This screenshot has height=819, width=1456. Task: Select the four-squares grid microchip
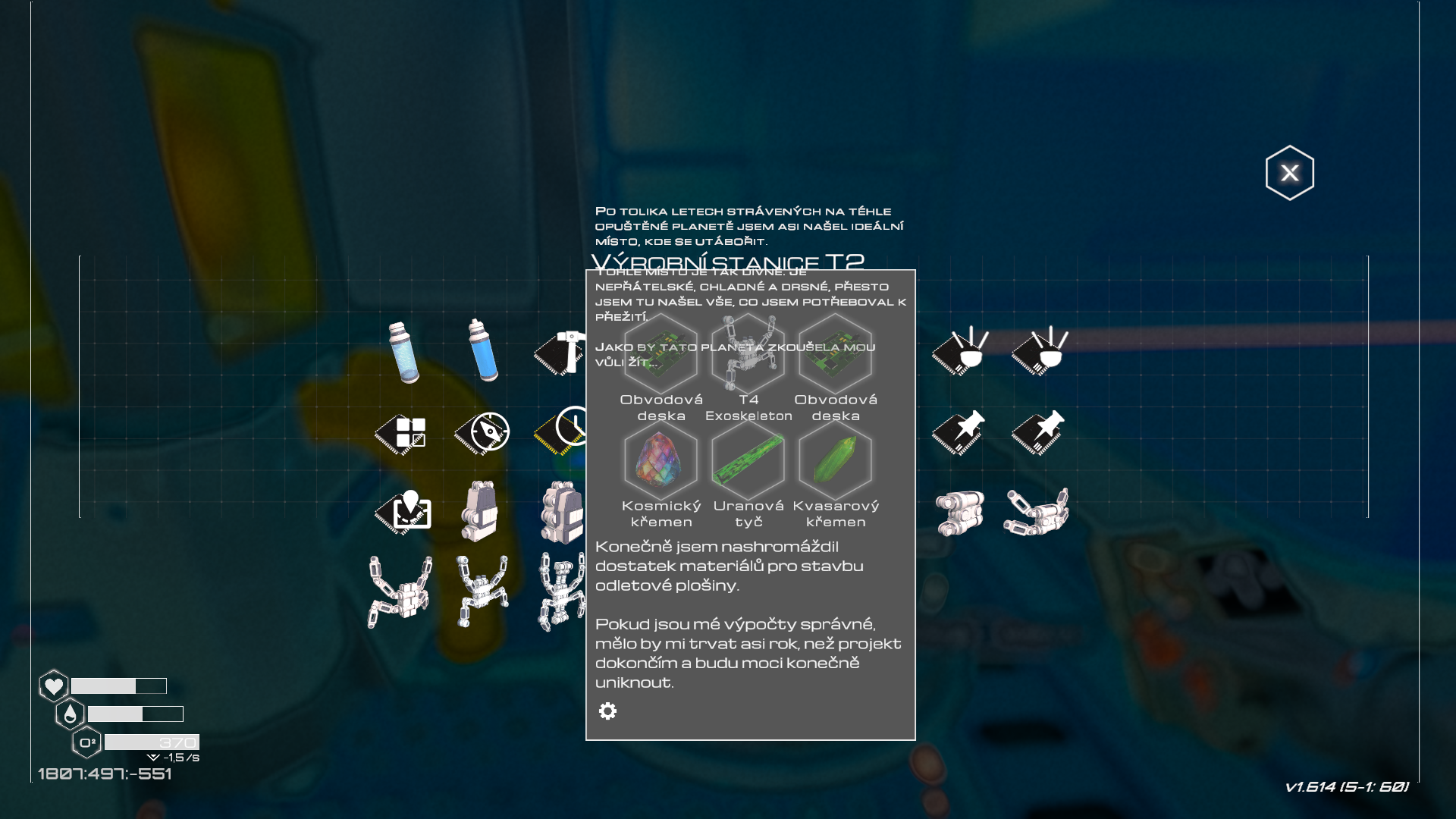coord(401,434)
